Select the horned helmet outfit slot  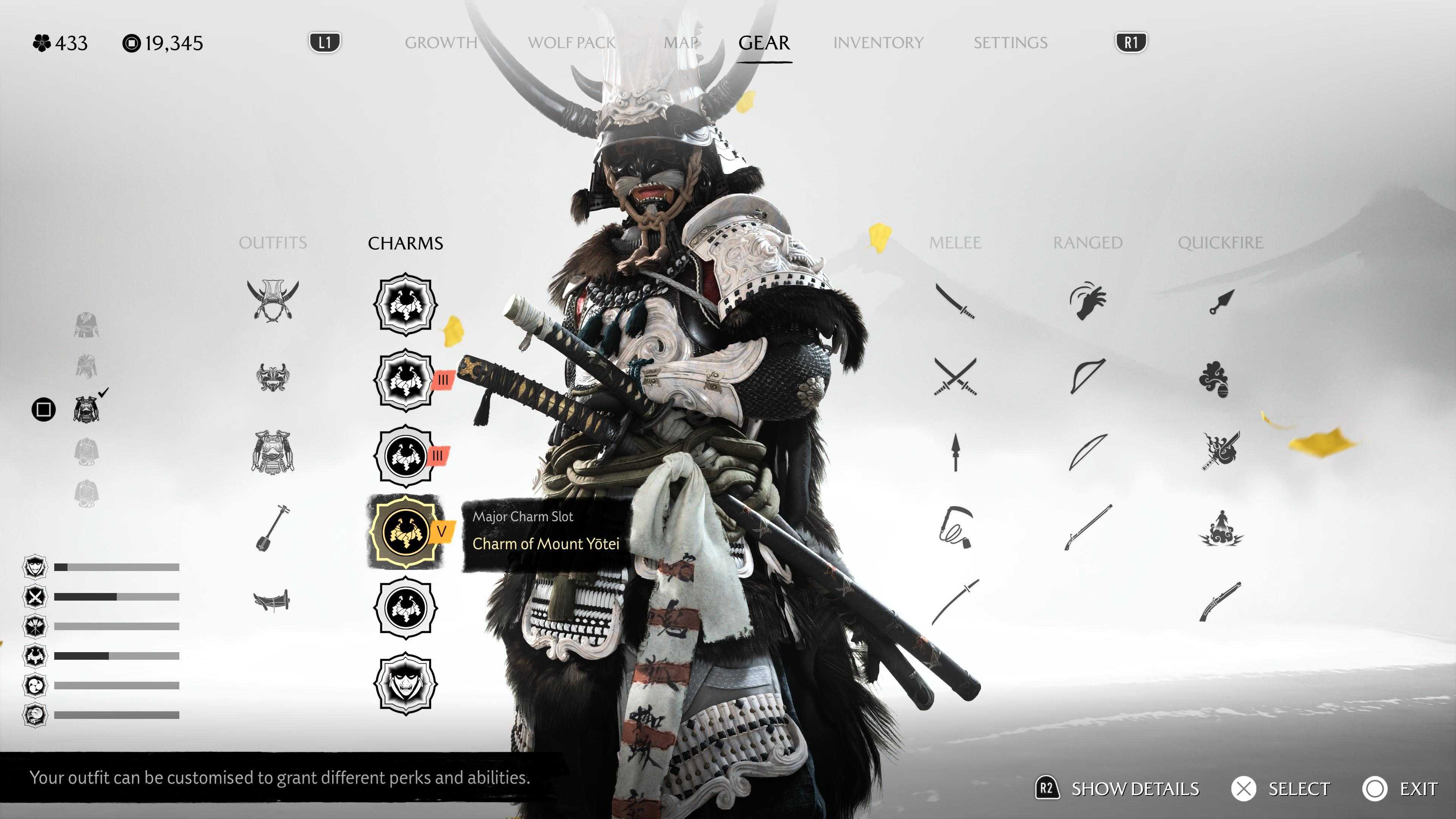point(273,301)
